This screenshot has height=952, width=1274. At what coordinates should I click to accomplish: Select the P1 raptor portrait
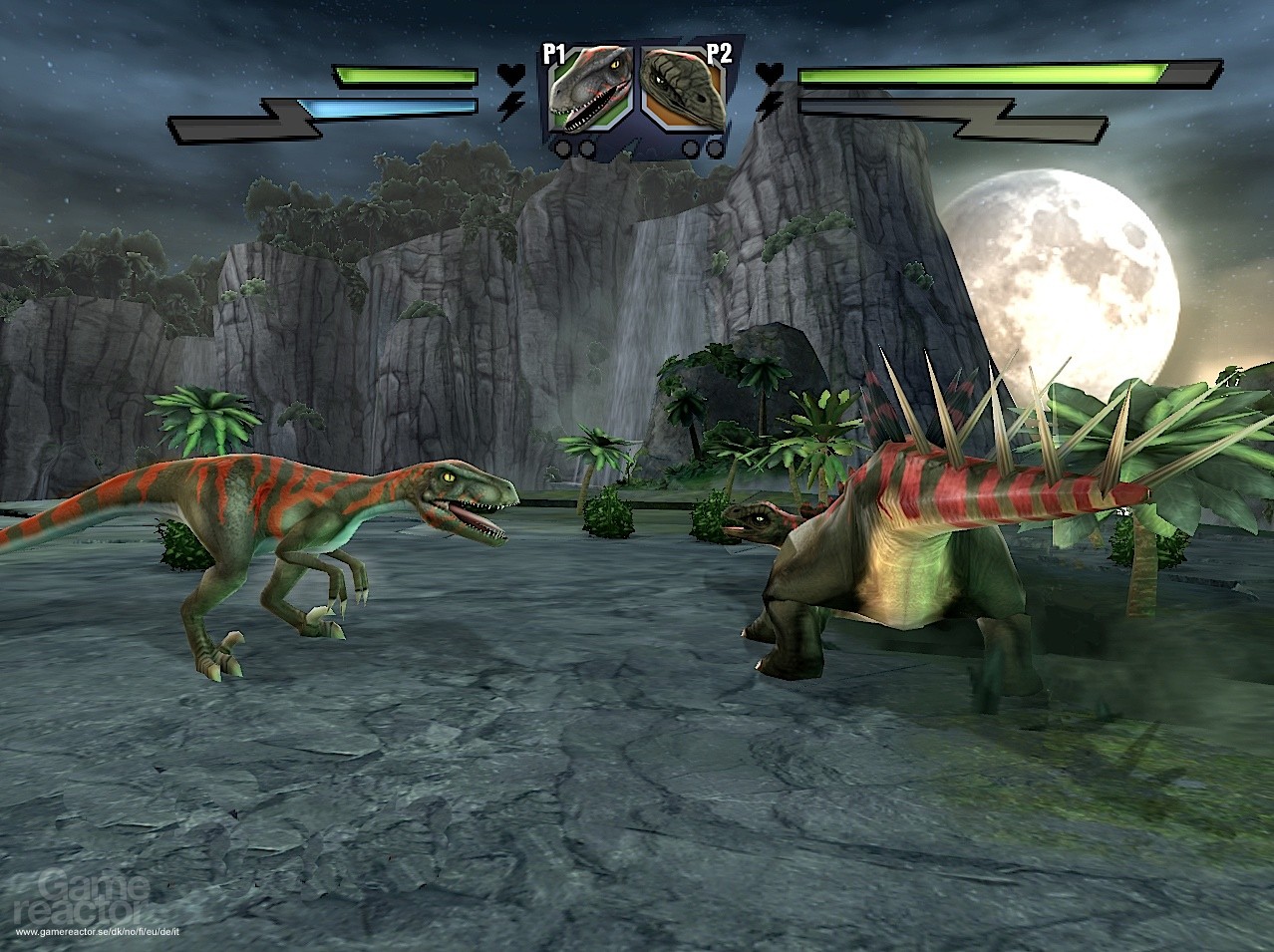(592, 91)
